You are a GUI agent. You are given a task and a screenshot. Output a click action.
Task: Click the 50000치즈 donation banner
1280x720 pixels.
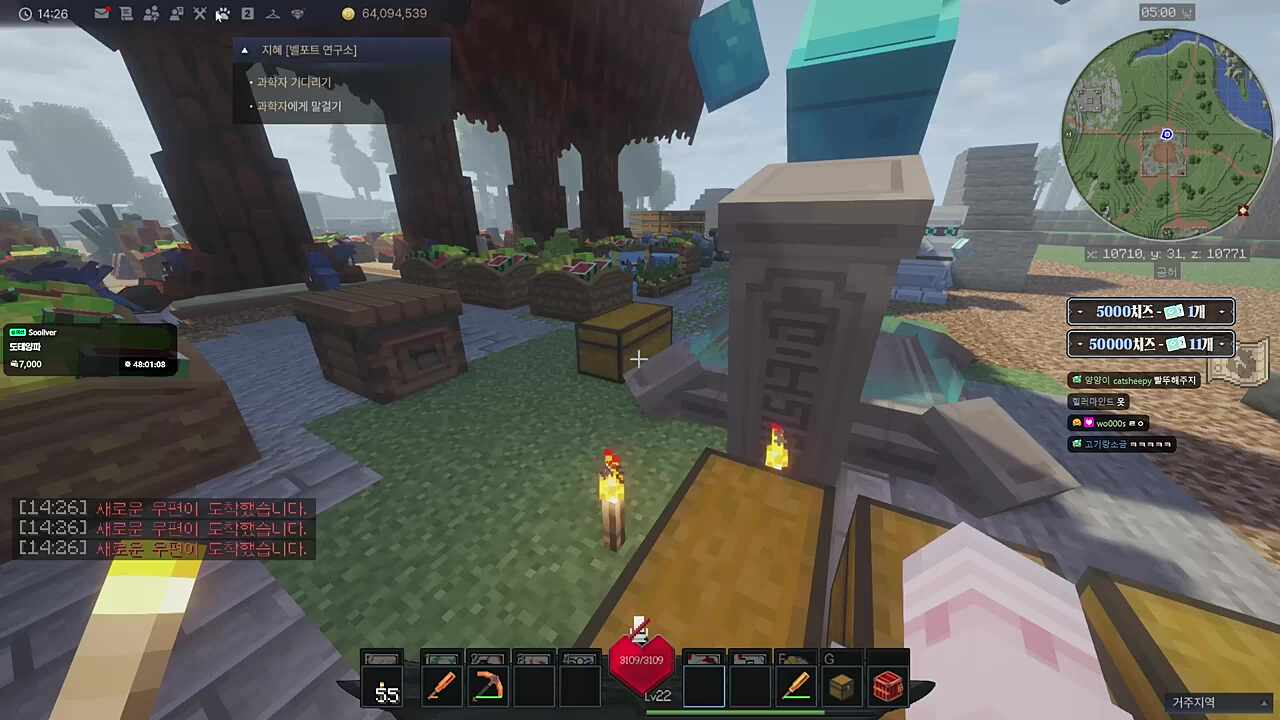point(1150,344)
